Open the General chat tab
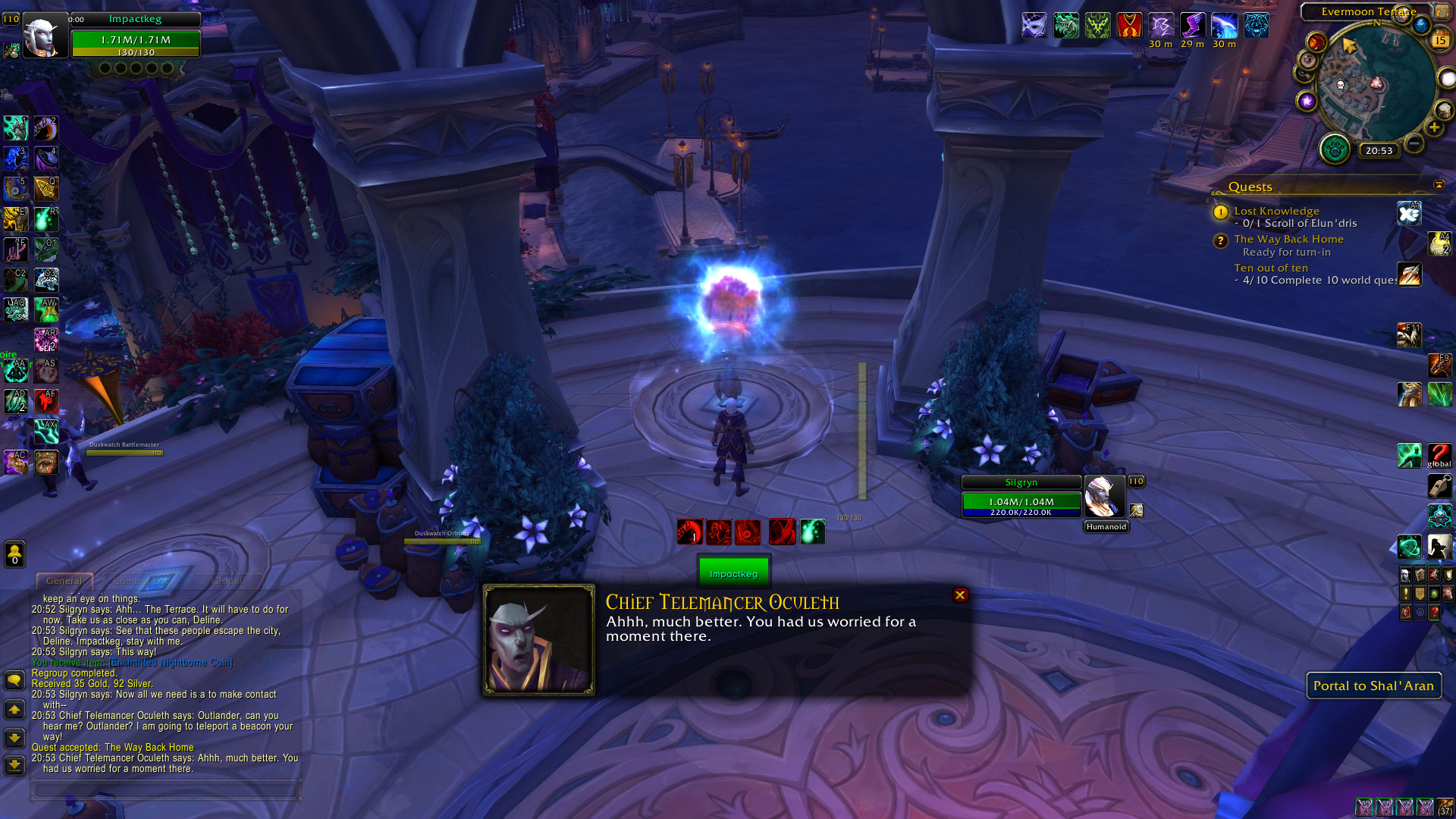Viewport: 1456px width, 819px height. pyautogui.click(x=64, y=581)
